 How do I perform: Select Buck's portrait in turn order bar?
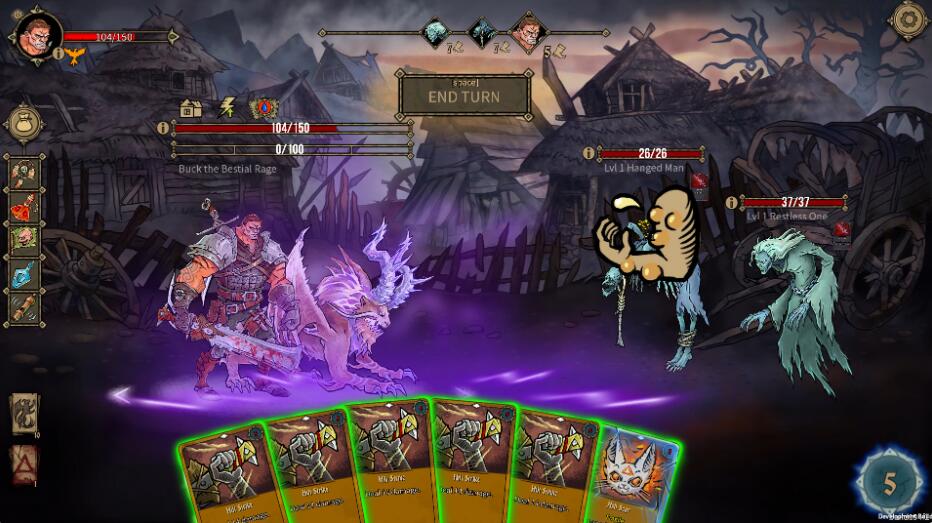525,33
